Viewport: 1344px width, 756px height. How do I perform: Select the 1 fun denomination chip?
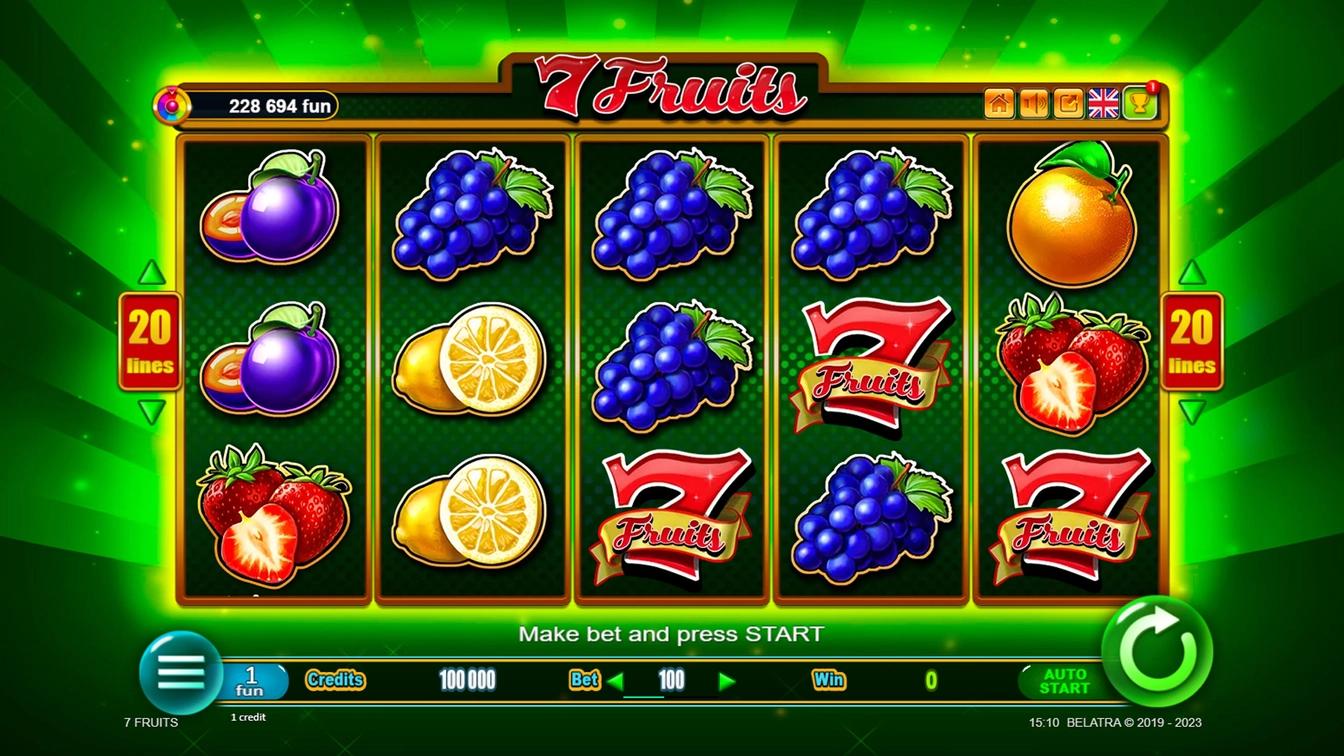click(249, 682)
